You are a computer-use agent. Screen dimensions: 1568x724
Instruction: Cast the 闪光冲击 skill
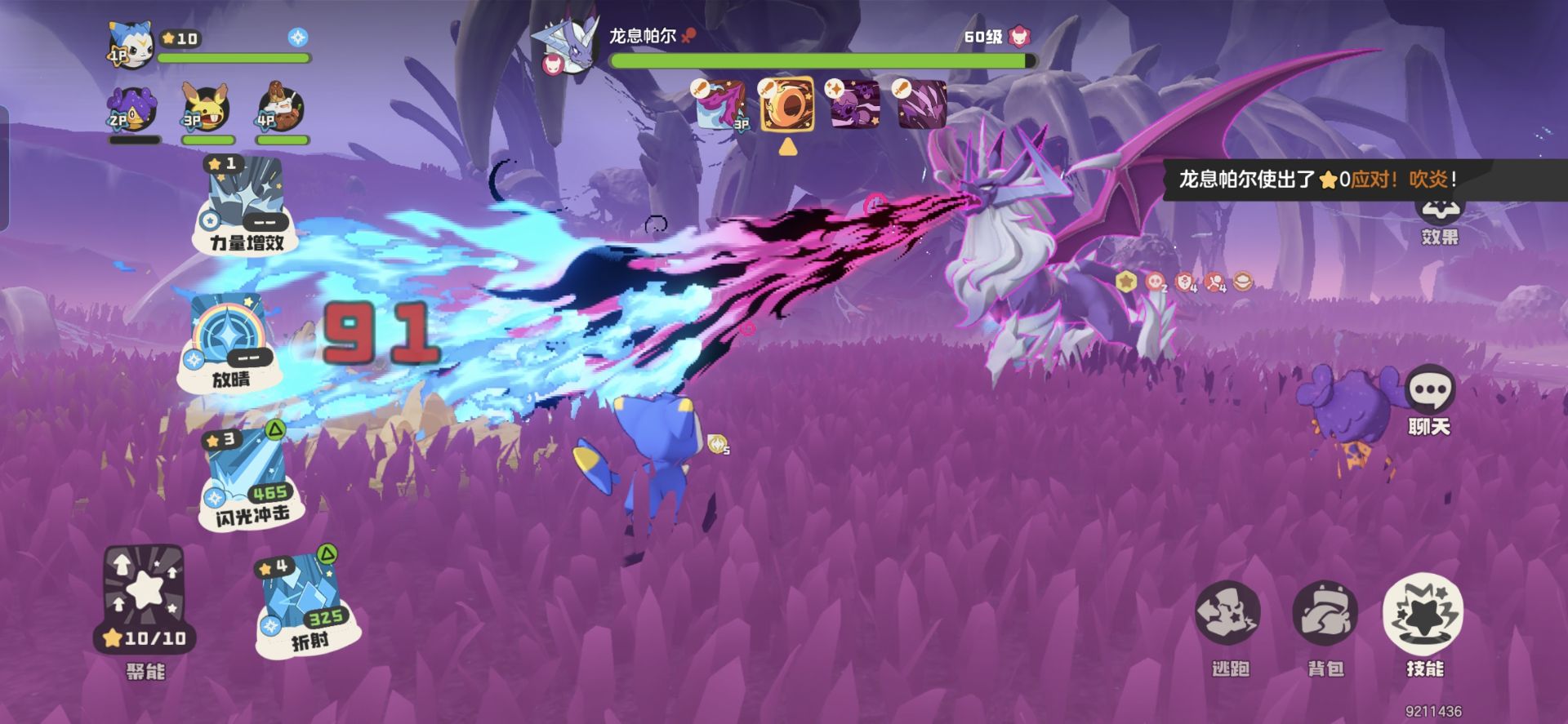(x=247, y=480)
